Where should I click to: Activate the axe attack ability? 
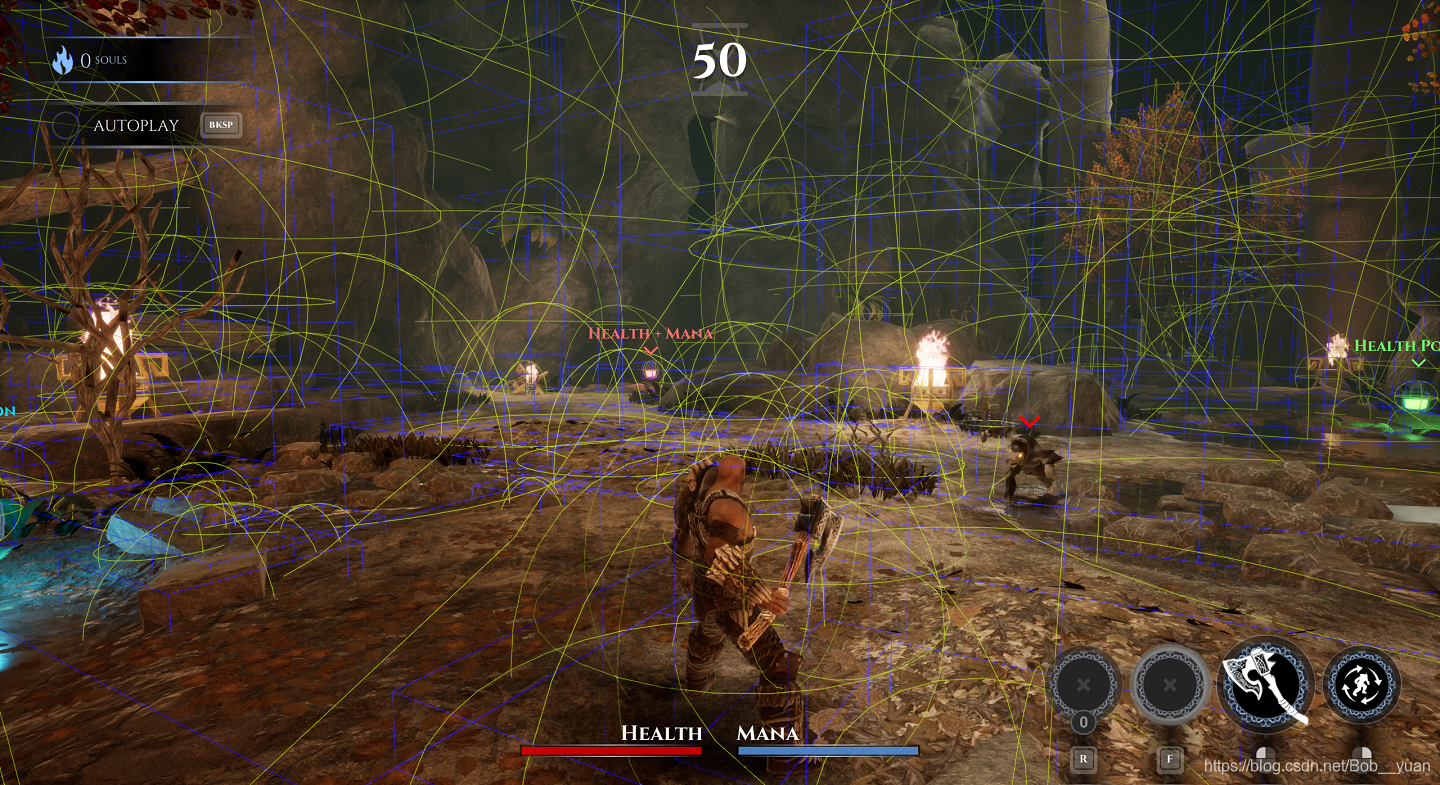pyautogui.click(x=1265, y=685)
